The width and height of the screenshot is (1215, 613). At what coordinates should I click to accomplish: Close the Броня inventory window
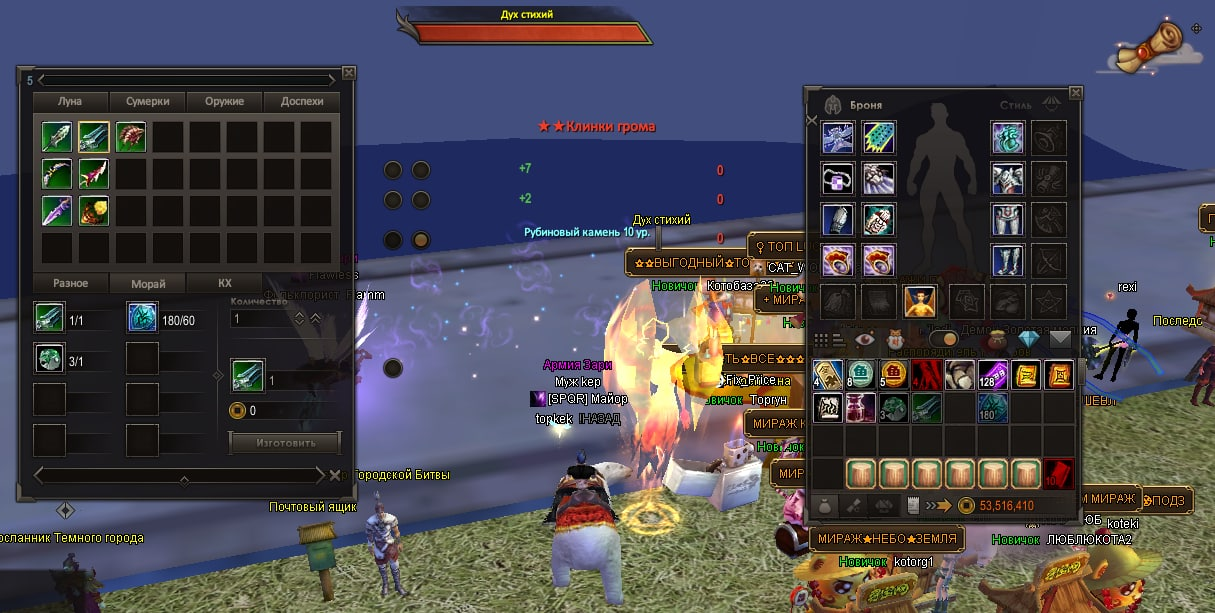click(x=1075, y=92)
